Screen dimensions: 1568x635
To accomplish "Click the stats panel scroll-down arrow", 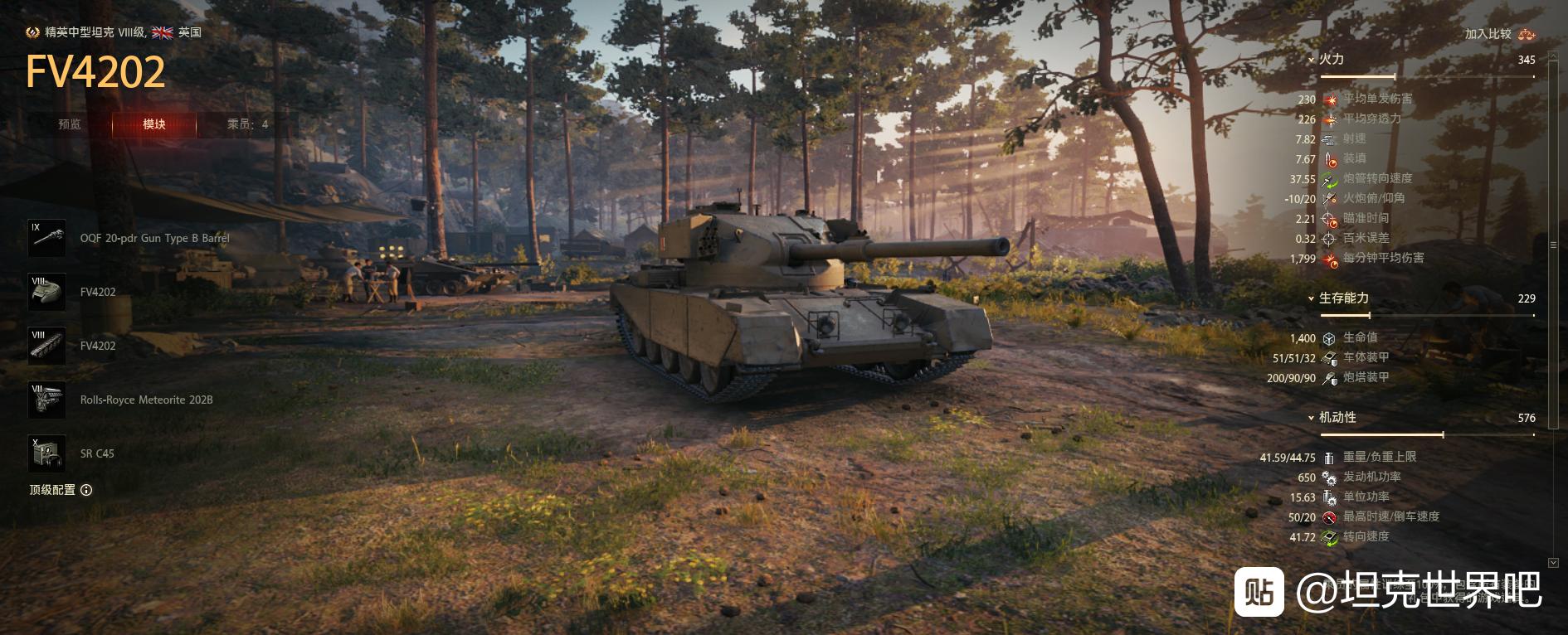I will click(1553, 563).
